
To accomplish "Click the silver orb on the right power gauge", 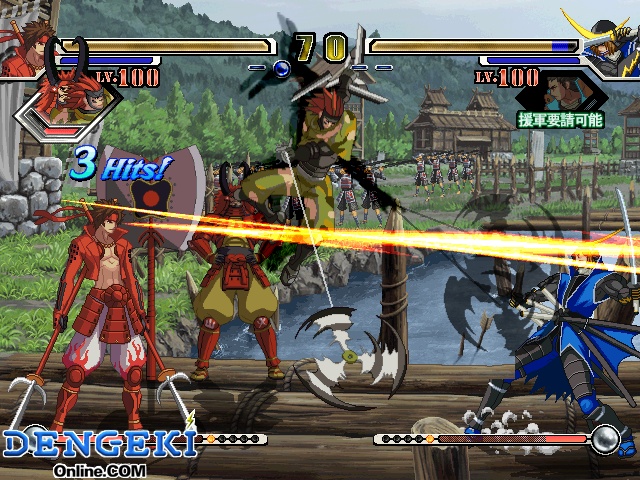I will (x=604, y=438).
